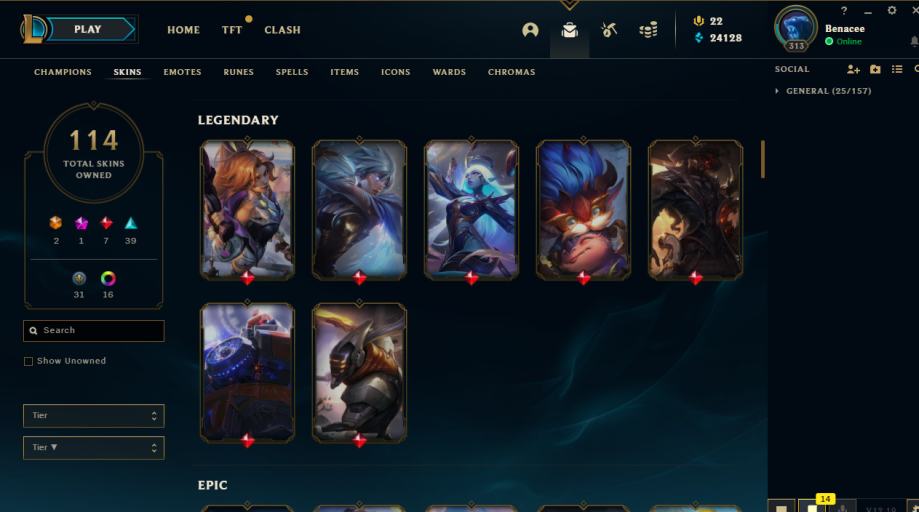Go to the HOME page

pyautogui.click(x=183, y=30)
